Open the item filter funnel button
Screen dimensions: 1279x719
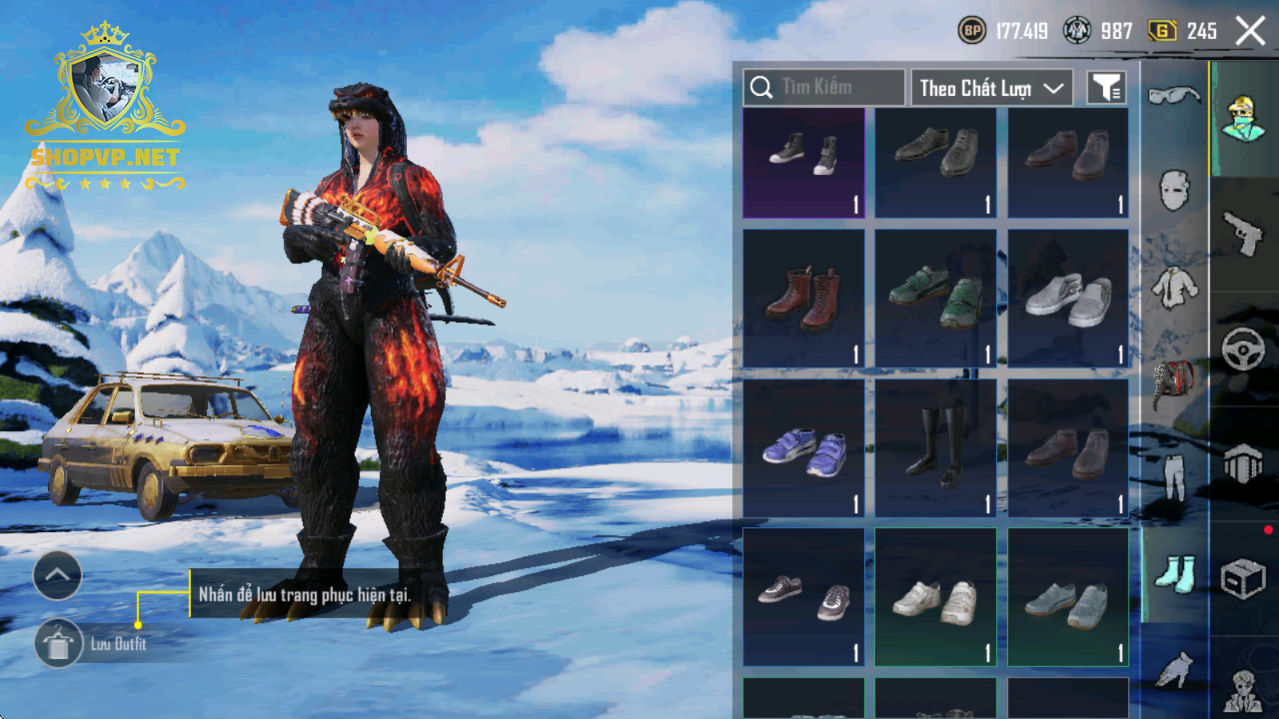pos(1106,88)
